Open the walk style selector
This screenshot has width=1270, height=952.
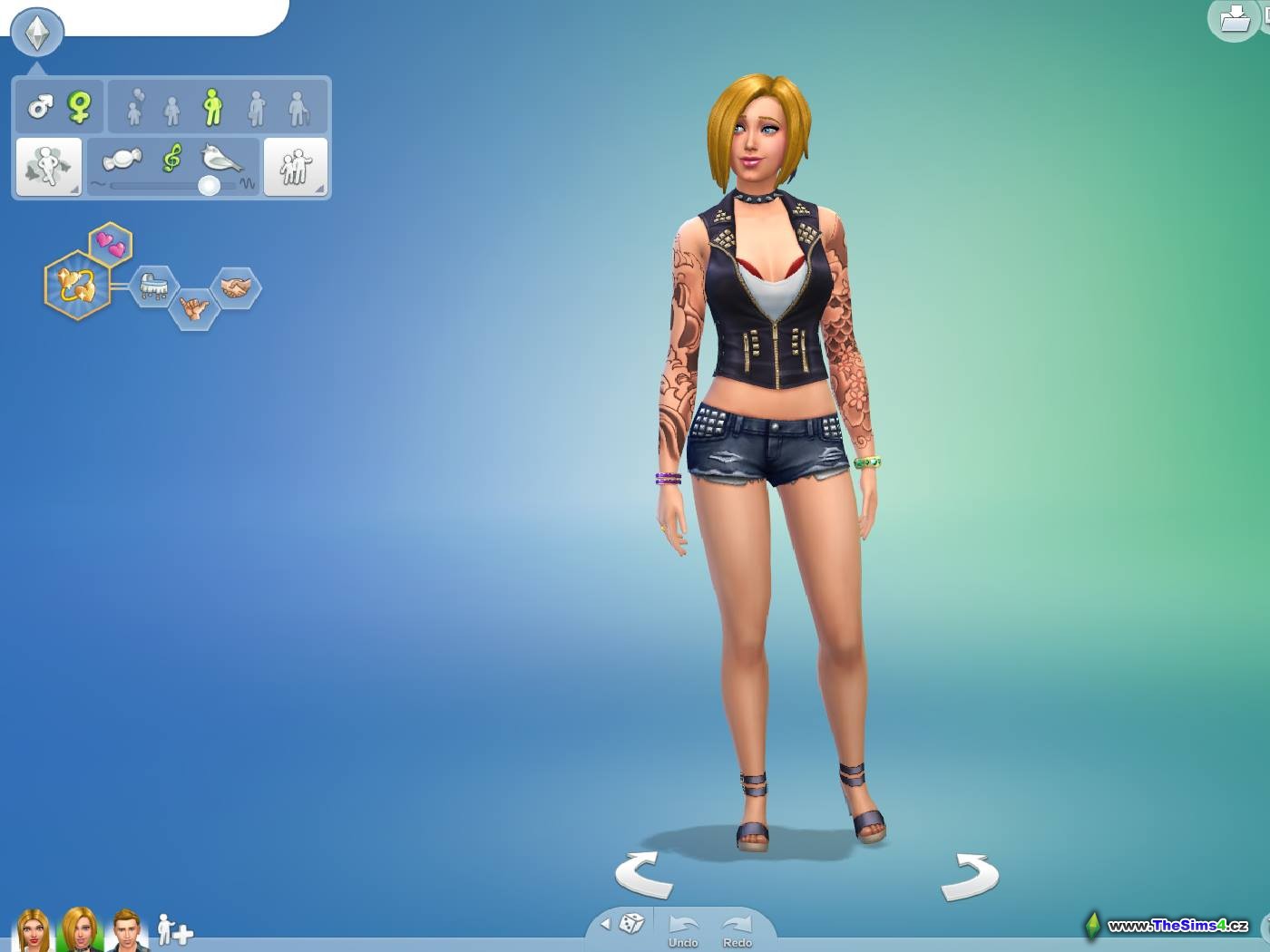[48, 166]
